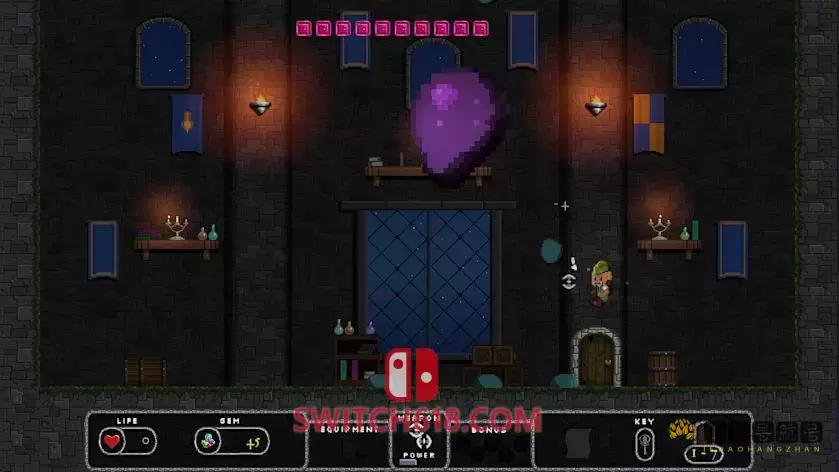839x472 pixels.
Task: Select the equipped weapon slot
Action: click(x=420, y=438)
